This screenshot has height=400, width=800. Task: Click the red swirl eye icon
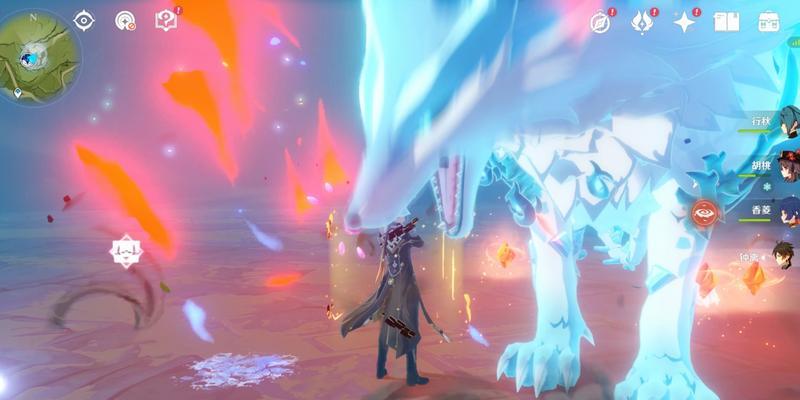point(704,212)
